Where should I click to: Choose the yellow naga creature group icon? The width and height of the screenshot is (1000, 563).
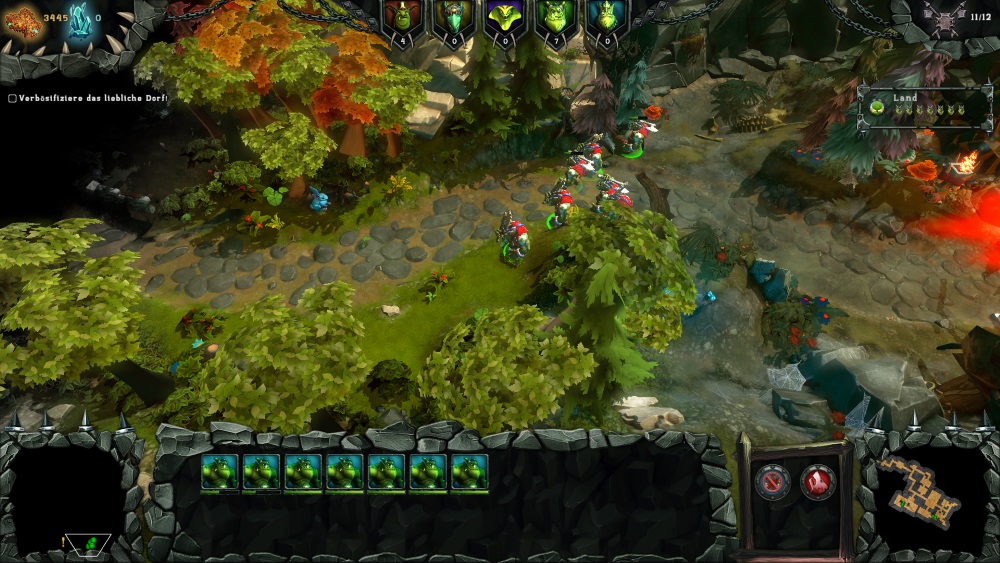(505, 17)
